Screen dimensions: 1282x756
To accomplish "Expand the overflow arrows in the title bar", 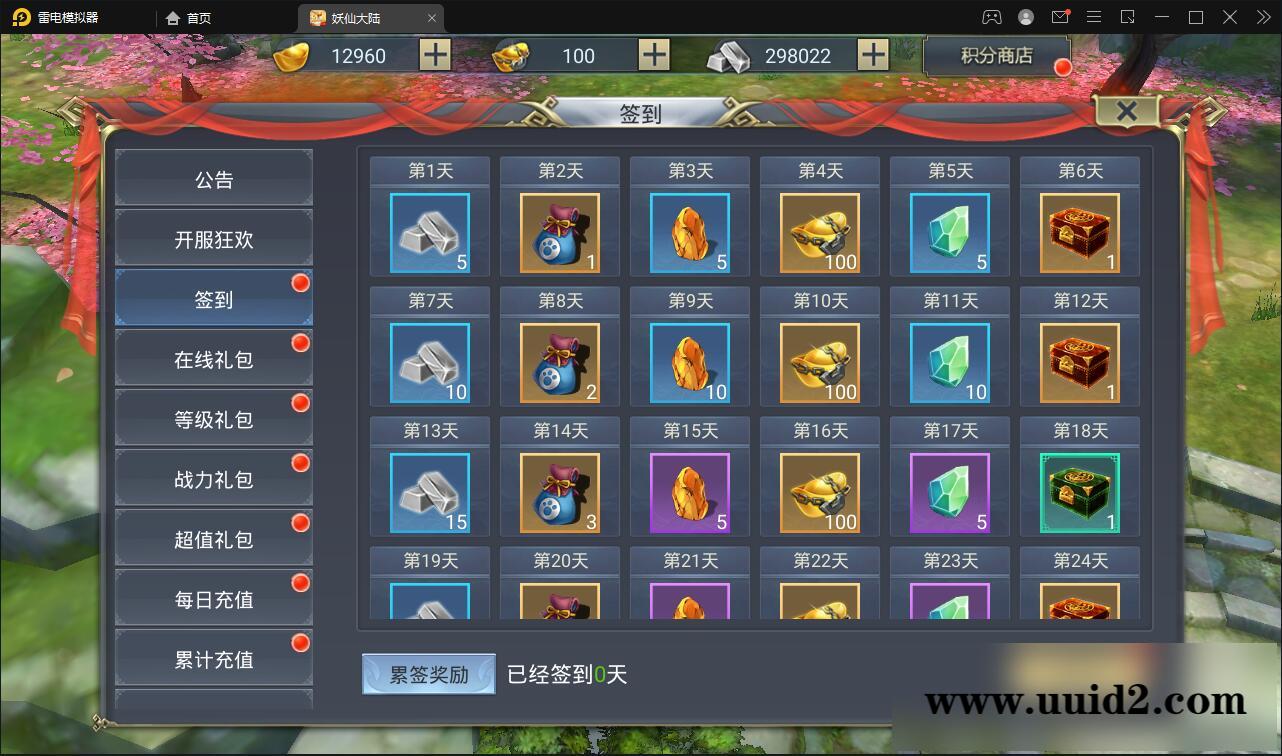I will 1262,17.
